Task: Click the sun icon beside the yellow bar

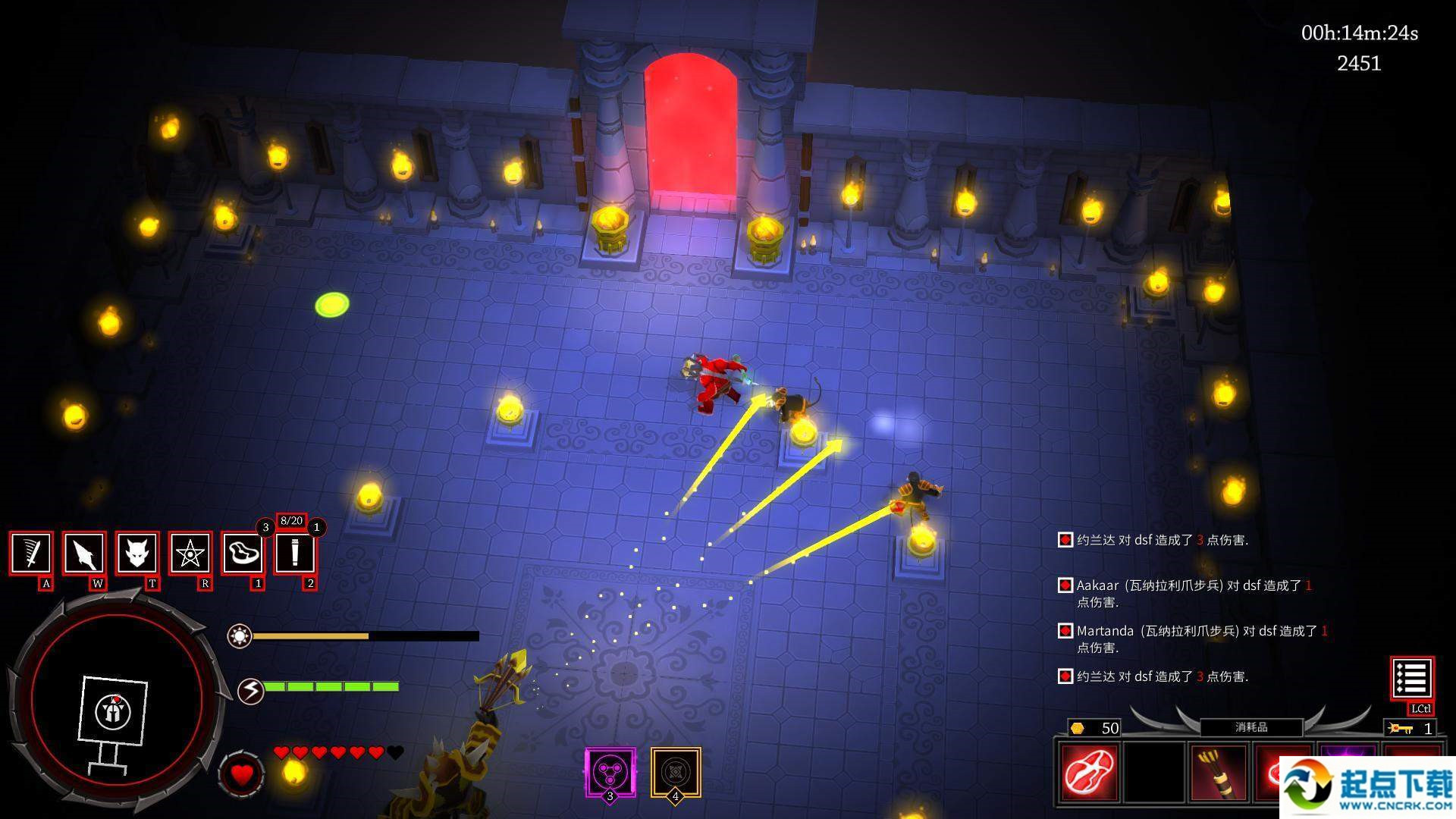Action: [240, 635]
